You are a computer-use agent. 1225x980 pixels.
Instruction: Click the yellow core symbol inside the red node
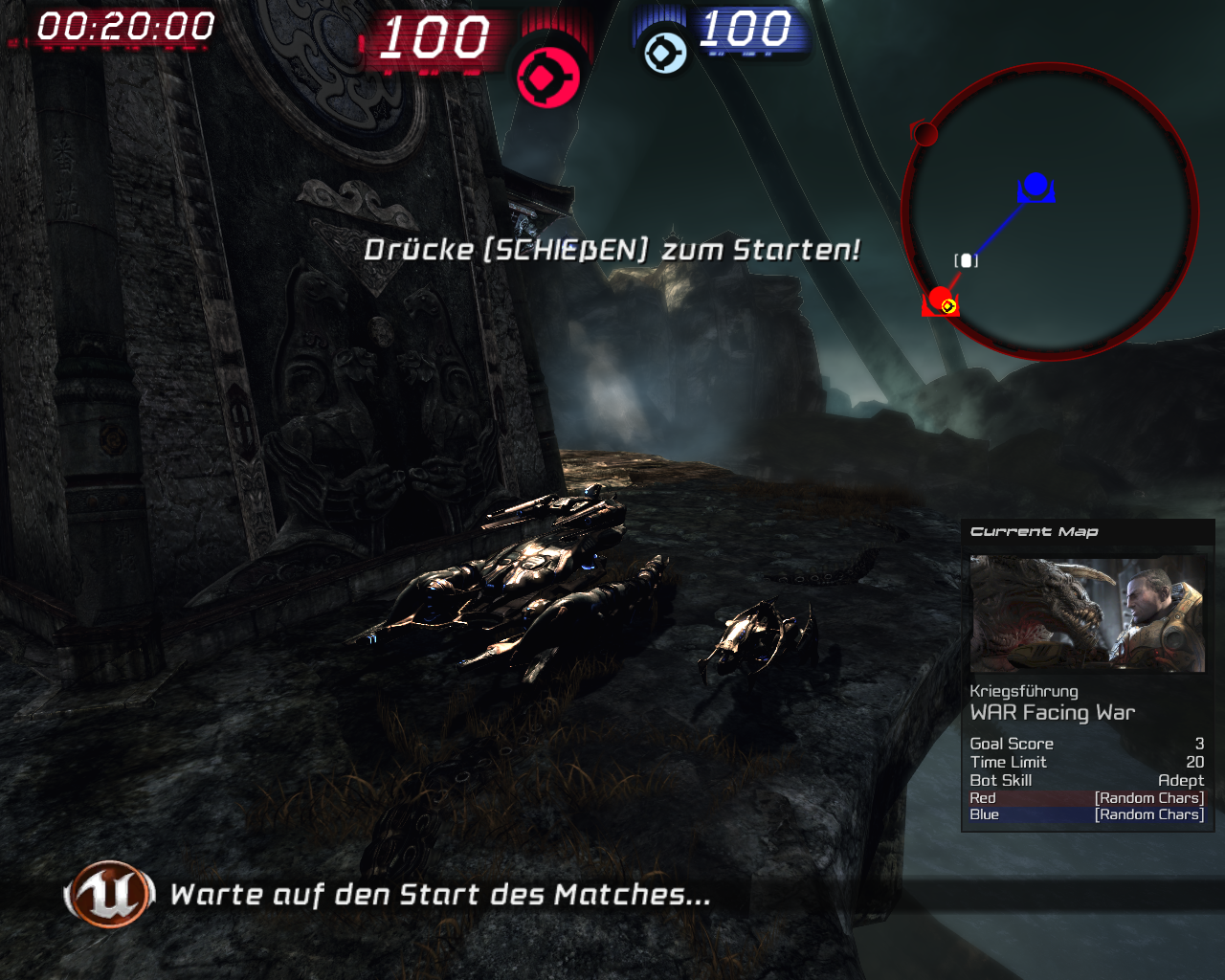coord(948,305)
